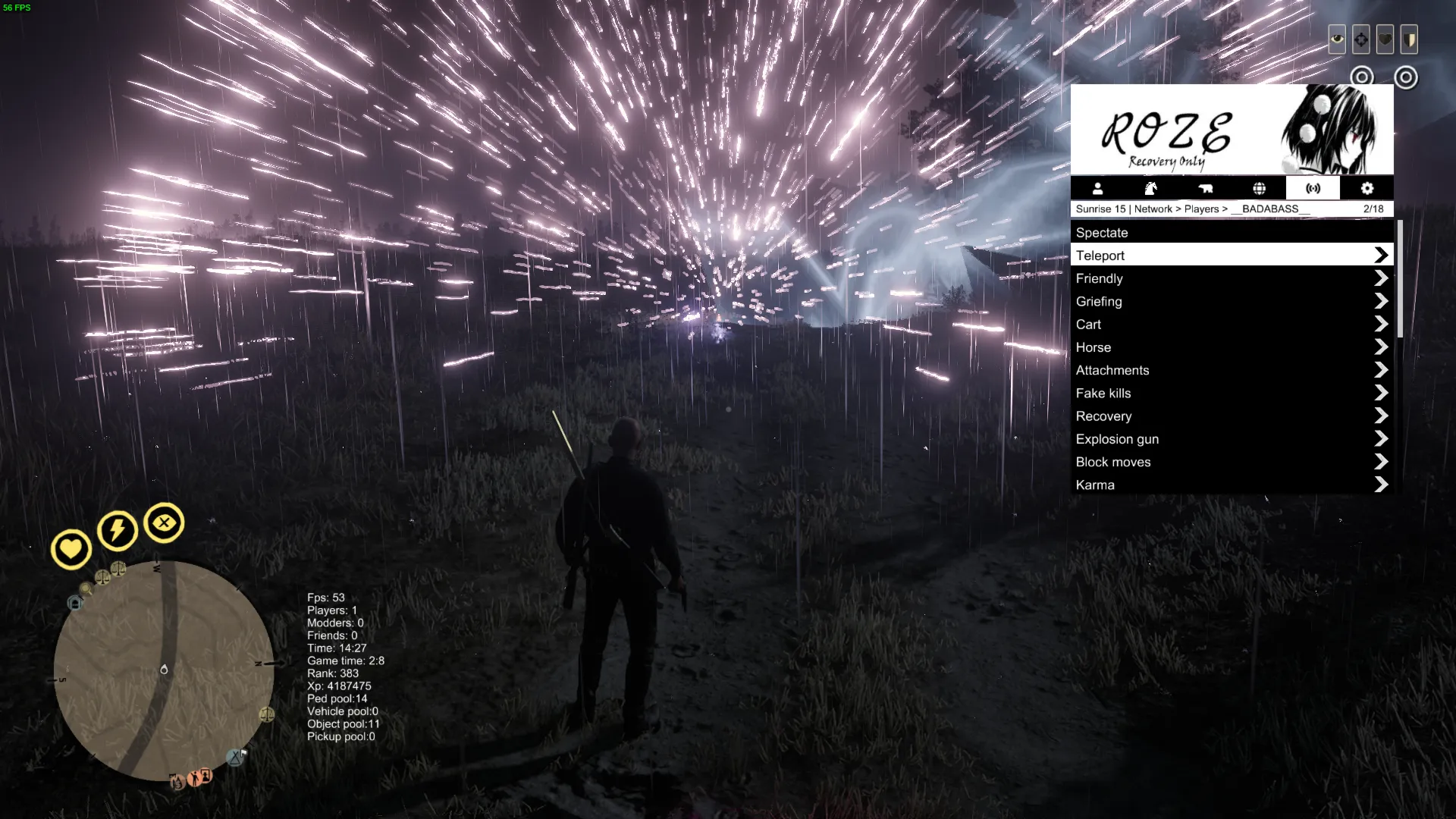Switch to the player silhouette tab

pos(1097,188)
